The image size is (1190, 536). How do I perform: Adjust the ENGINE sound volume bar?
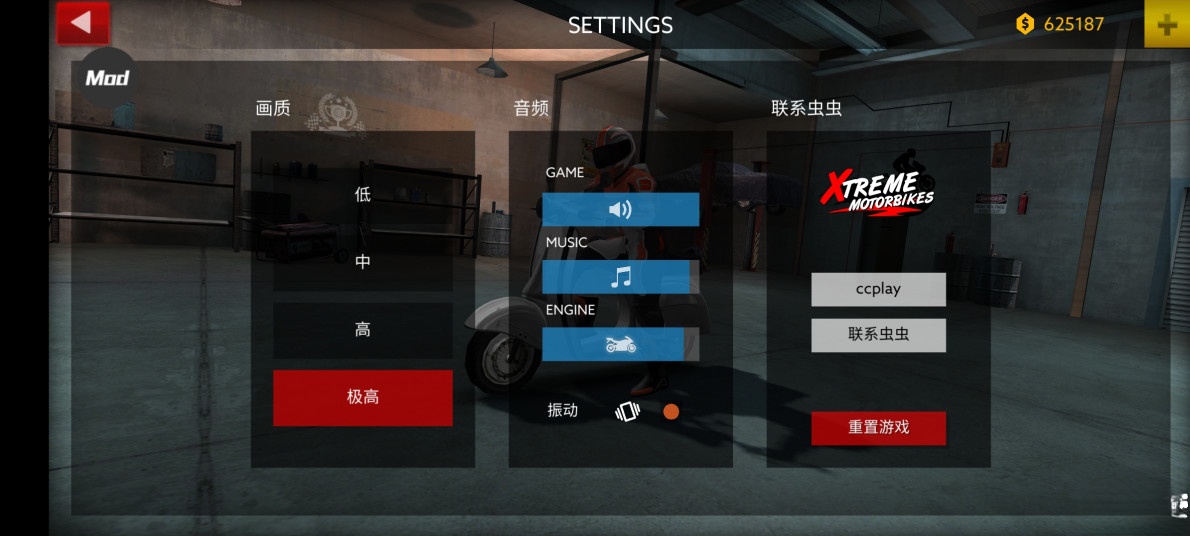[620, 344]
